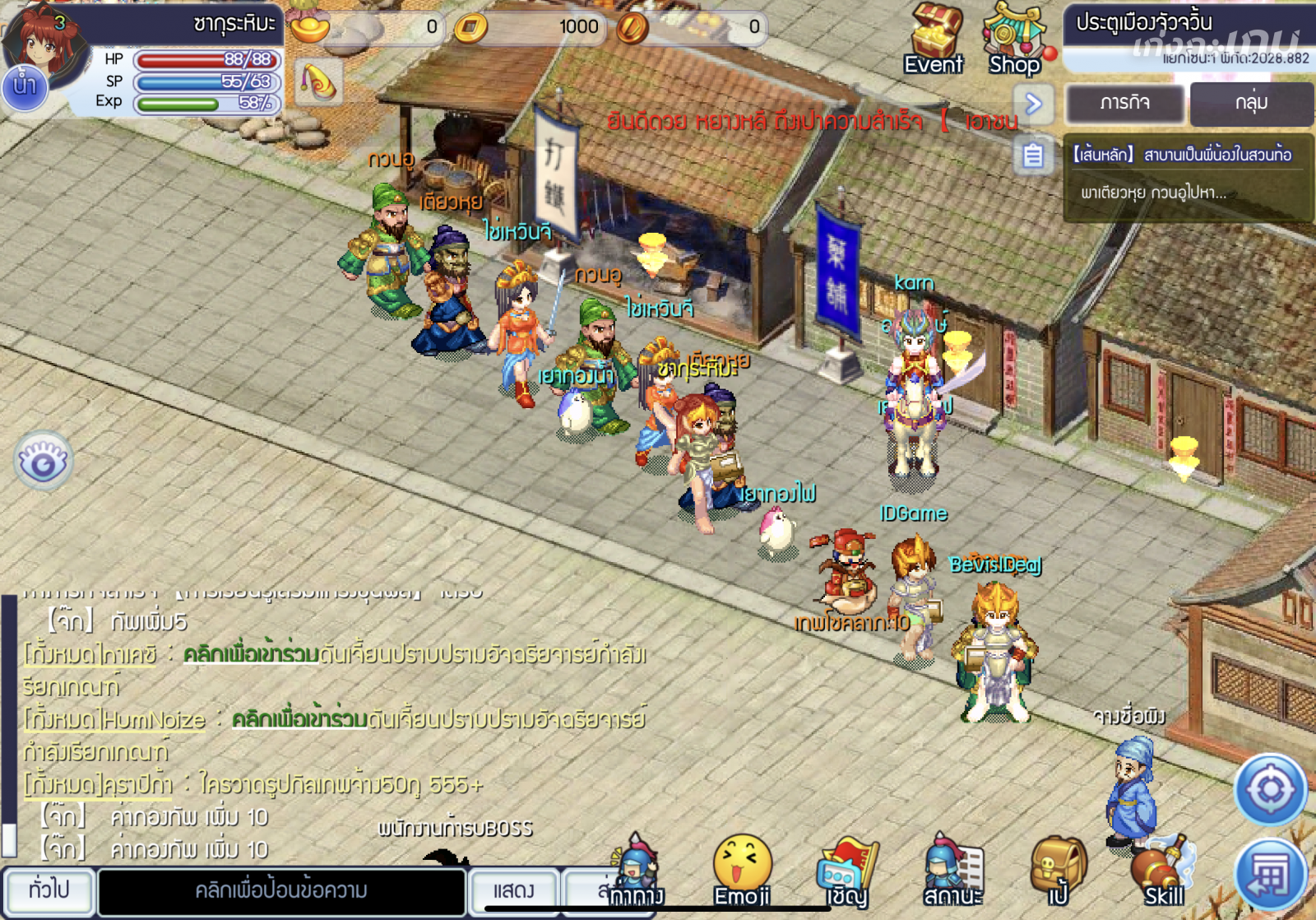This screenshot has width=1316, height=920.
Task: Open the clipboard quest list icon
Action: pyautogui.click(x=1034, y=156)
